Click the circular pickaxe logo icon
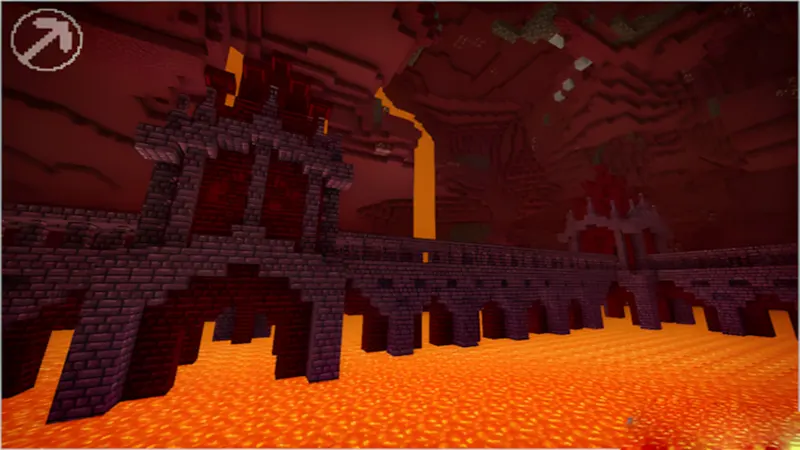Image resolution: width=800 pixels, height=450 pixels. tap(47, 40)
